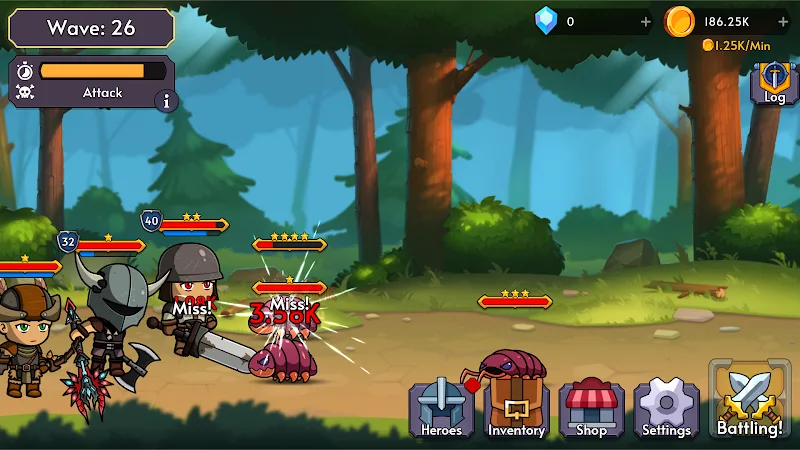This screenshot has width=800, height=450.
Task: Toggle the Battling! crossed swords button
Action: click(x=750, y=400)
